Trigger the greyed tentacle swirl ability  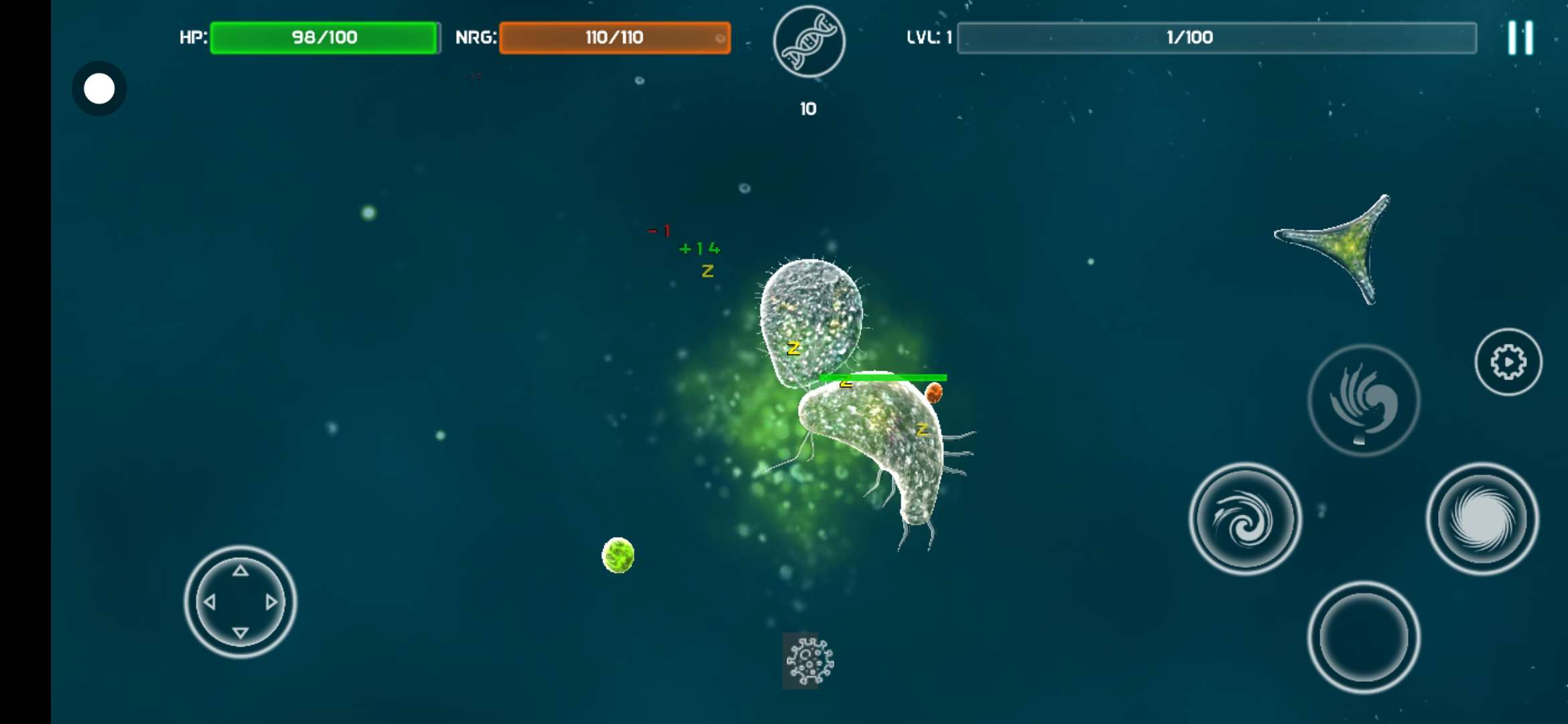pos(1364,401)
